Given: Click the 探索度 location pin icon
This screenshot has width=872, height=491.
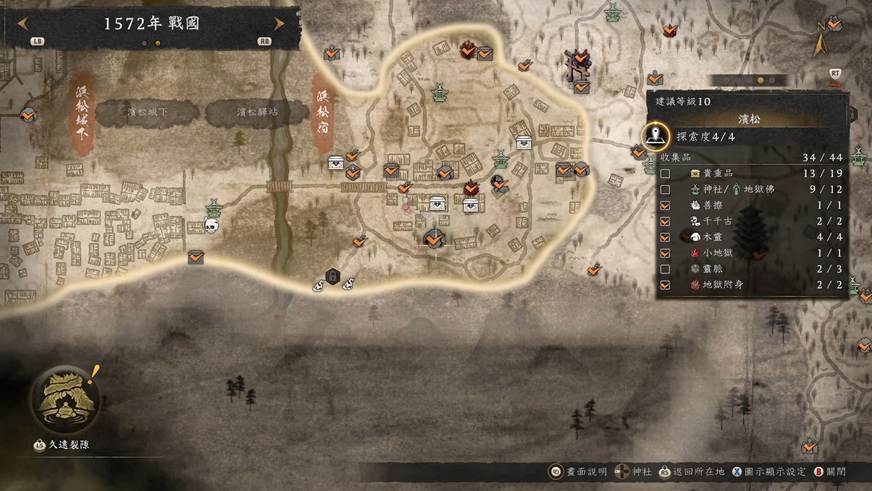Looking at the screenshot, I should [x=655, y=135].
